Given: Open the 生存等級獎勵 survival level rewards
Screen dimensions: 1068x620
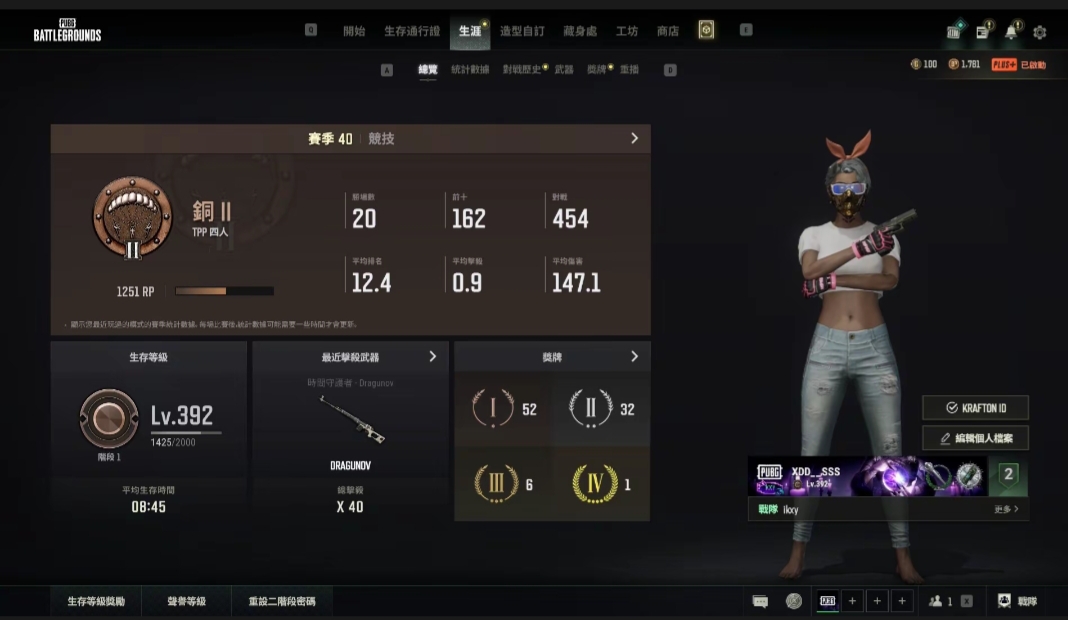Looking at the screenshot, I should click(96, 602).
